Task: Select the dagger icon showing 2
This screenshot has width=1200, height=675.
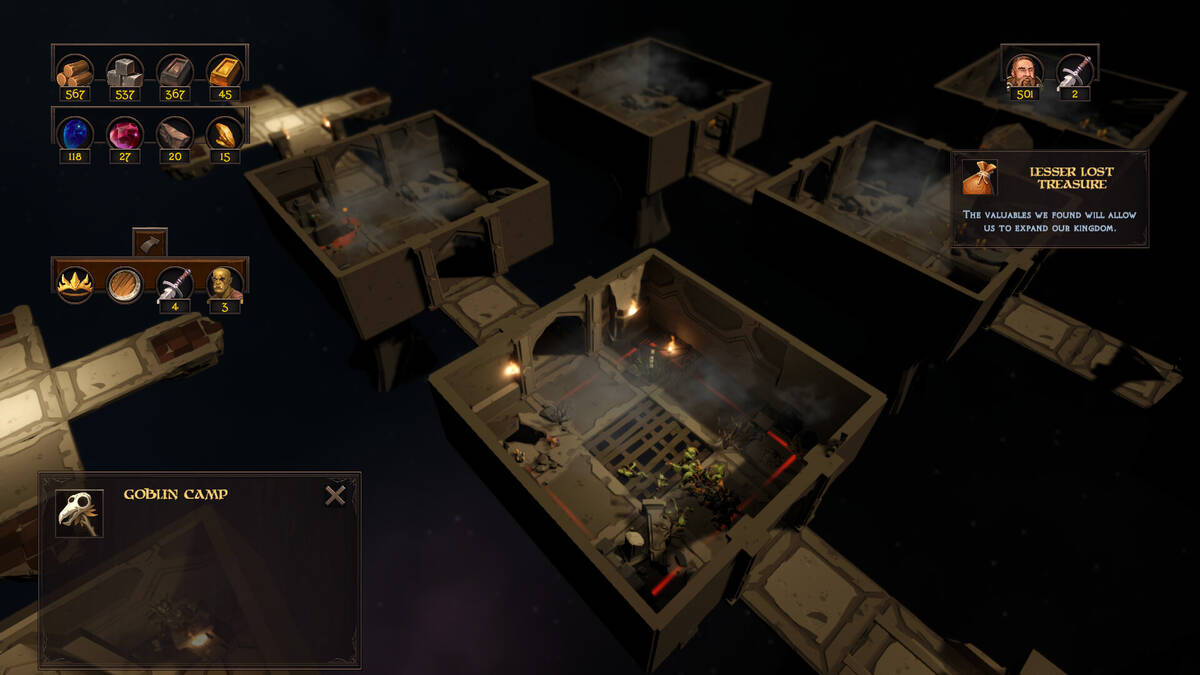Action: tap(1075, 71)
